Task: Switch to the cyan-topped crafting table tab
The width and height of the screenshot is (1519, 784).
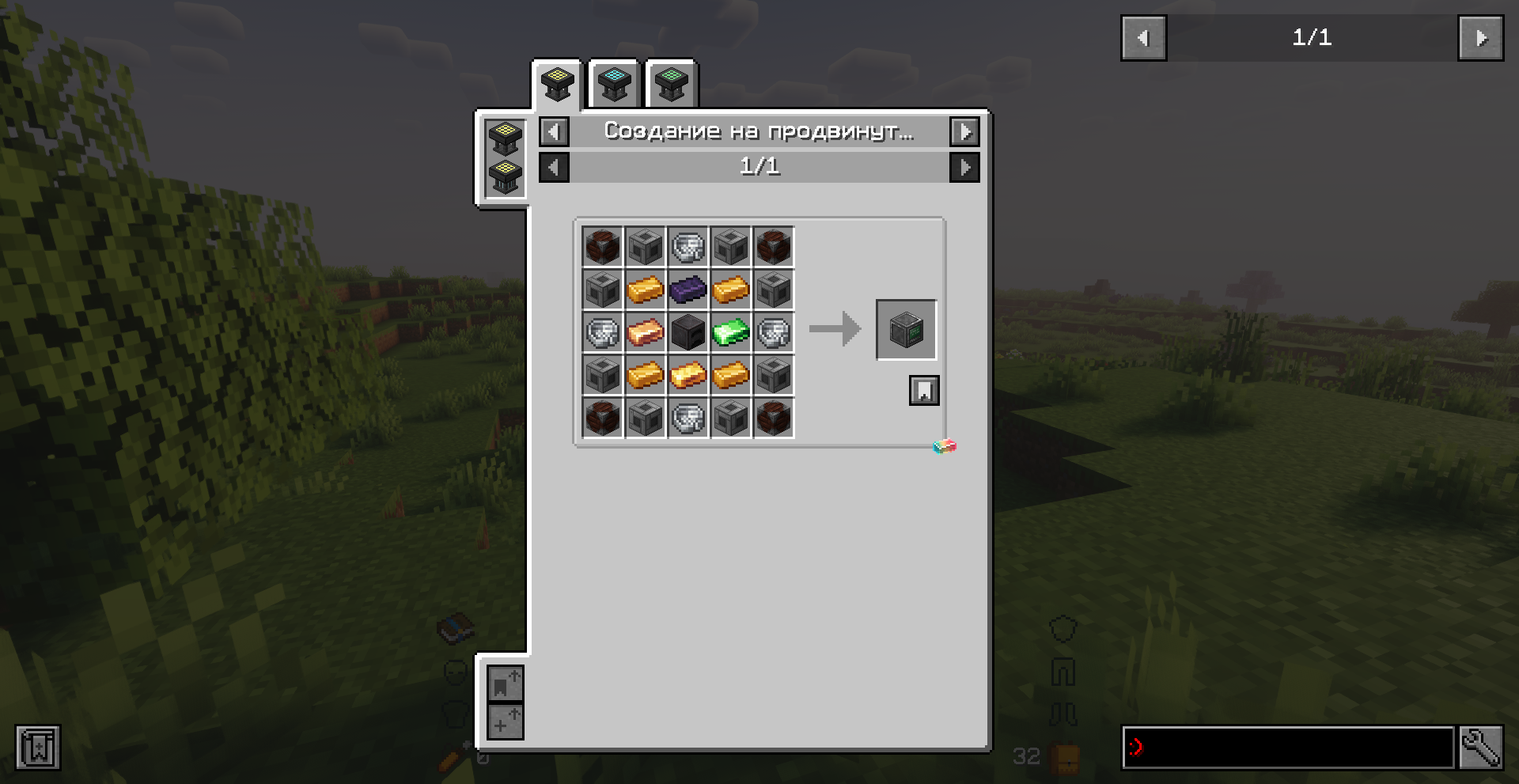Action: [x=614, y=84]
